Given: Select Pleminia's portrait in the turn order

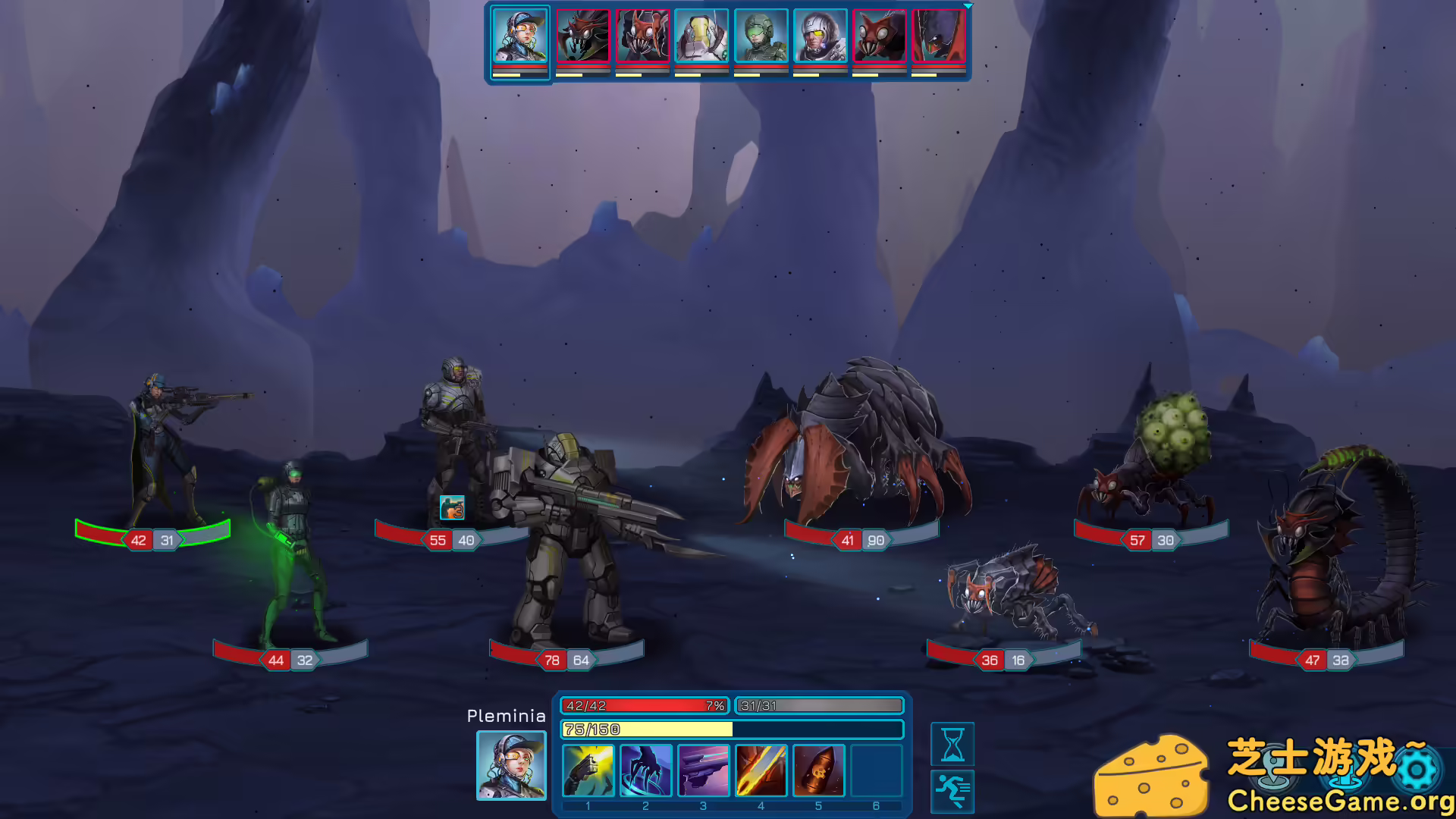Looking at the screenshot, I should pos(520,36).
